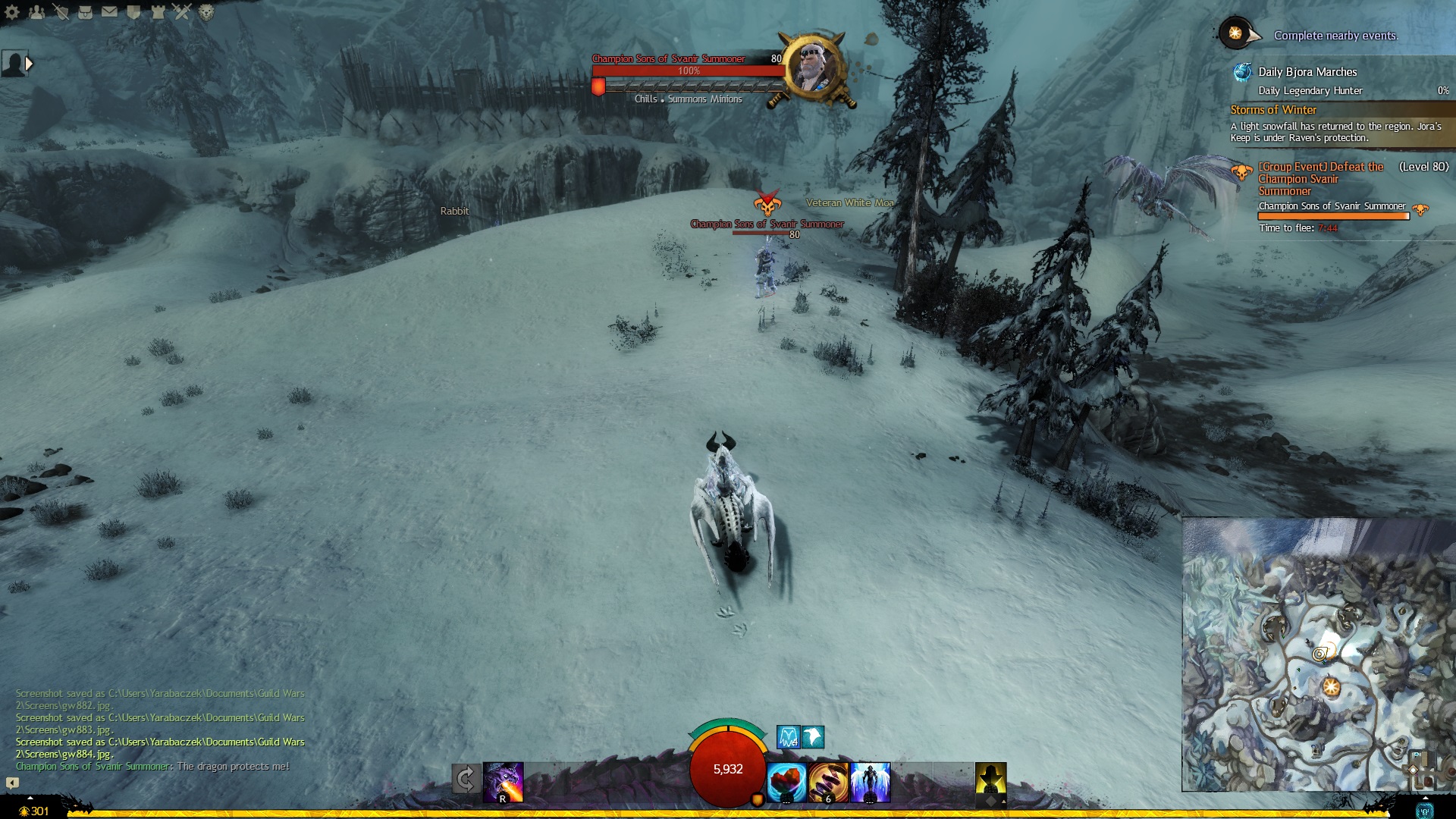Click the grey weapon swap arrow button
The image size is (1456, 819).
click(466, 779)
